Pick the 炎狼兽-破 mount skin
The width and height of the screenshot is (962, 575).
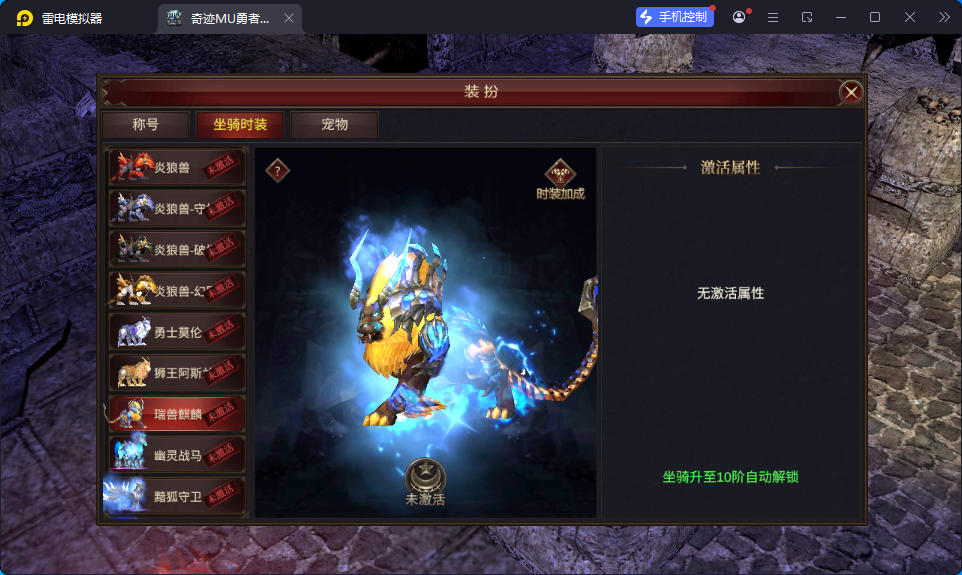coord(177,250)
